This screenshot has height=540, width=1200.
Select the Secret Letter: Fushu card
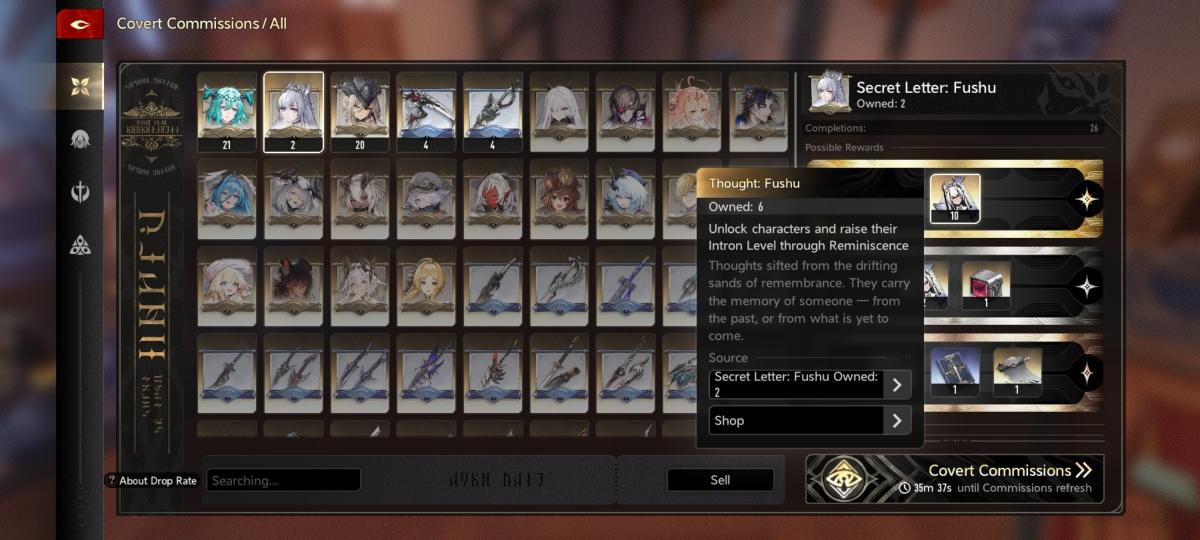pyautogui.click(x=293, y=111)
